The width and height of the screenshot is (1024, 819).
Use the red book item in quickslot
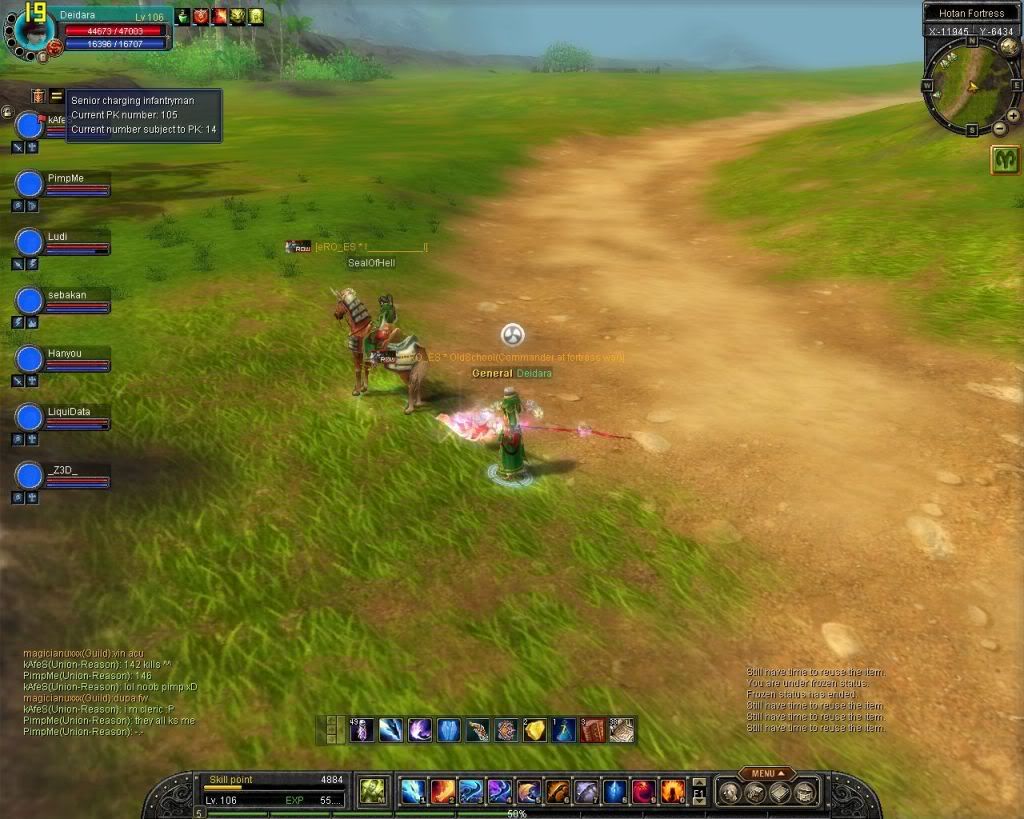(x=593, y=730)
